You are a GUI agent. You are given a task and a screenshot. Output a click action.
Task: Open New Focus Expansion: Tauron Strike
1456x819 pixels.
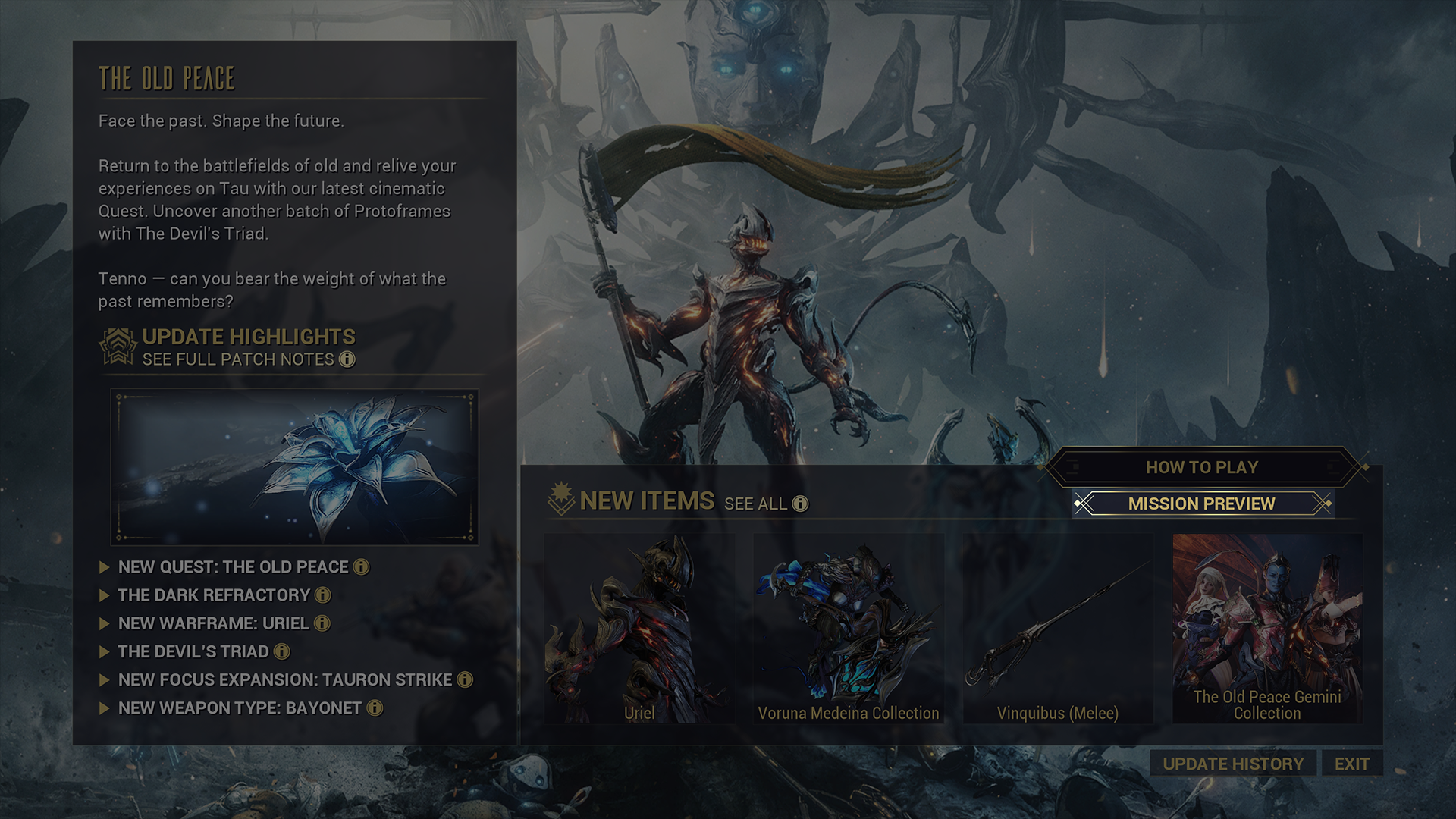point(284,679)
